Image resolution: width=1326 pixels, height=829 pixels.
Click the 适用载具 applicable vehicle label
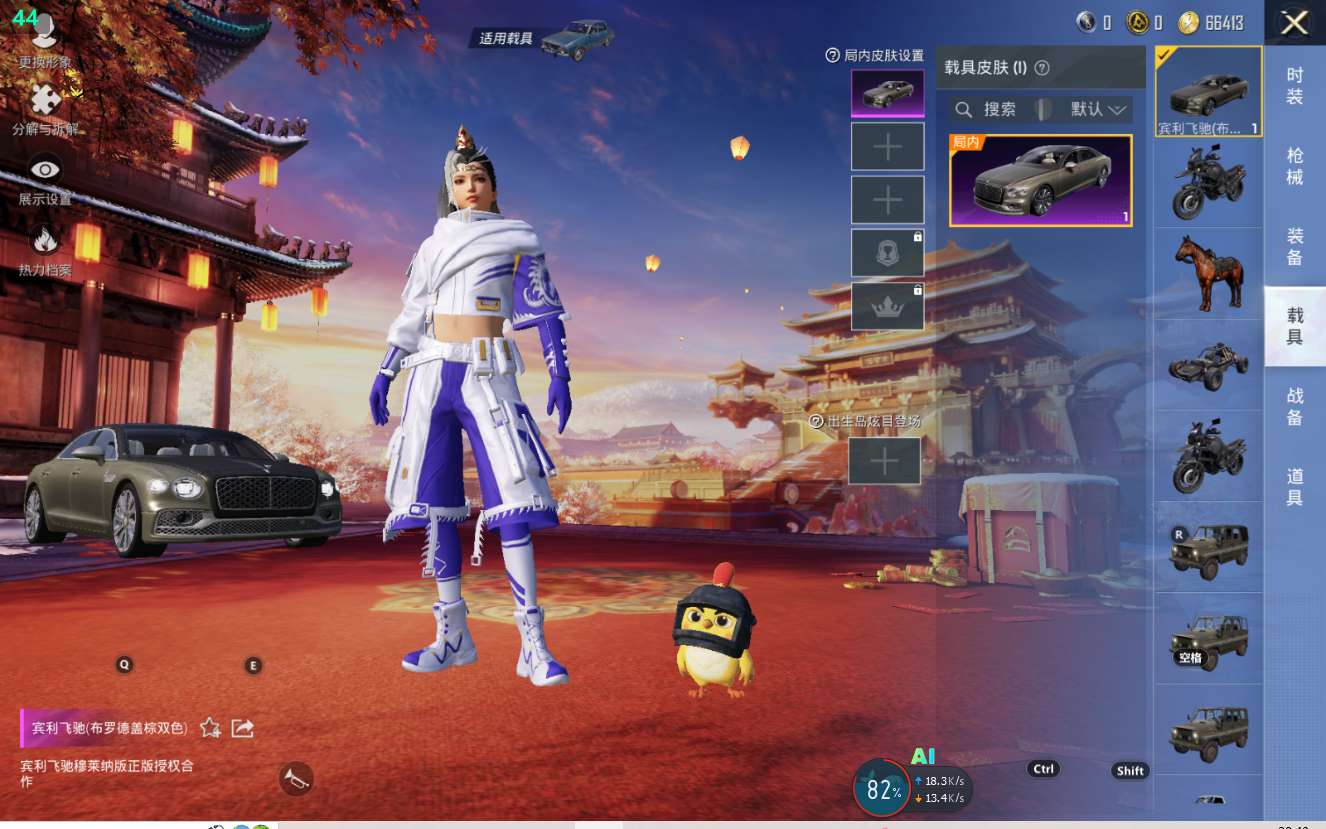(508, 39)
